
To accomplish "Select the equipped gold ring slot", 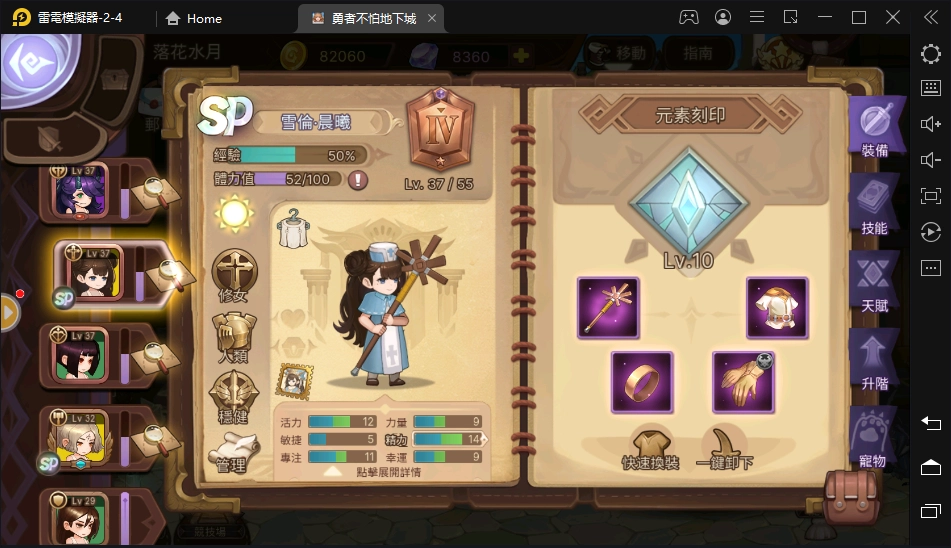I will point(641,382).
